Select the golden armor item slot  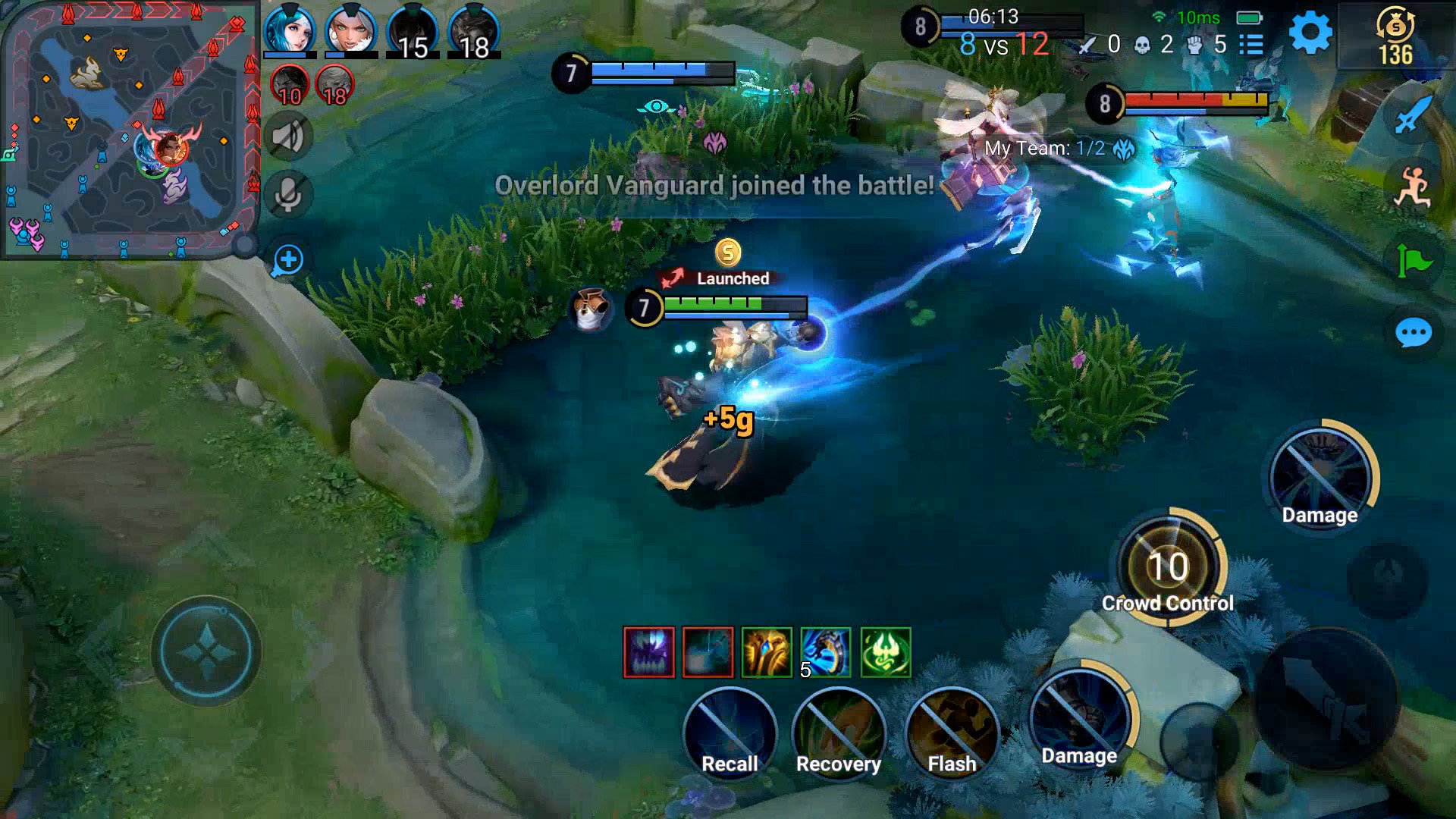[x=767, y=652]
